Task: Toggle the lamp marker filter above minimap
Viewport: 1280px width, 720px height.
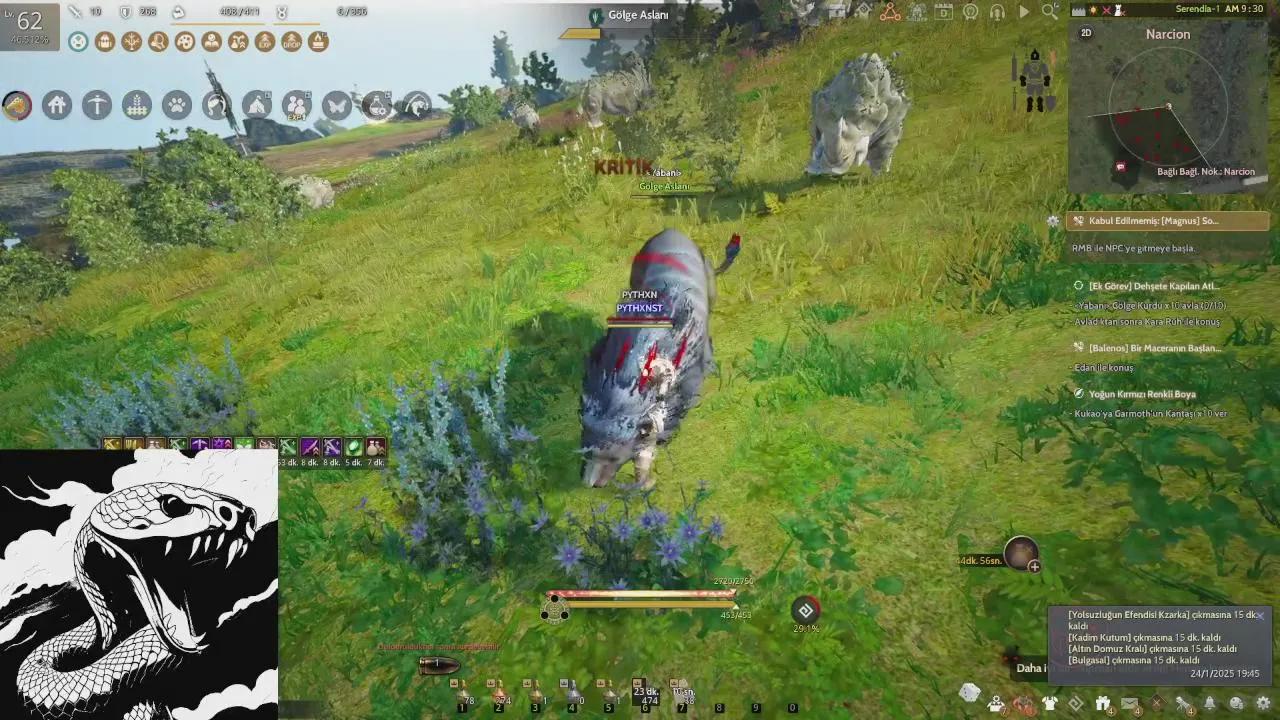Action: coord(1093,10)
